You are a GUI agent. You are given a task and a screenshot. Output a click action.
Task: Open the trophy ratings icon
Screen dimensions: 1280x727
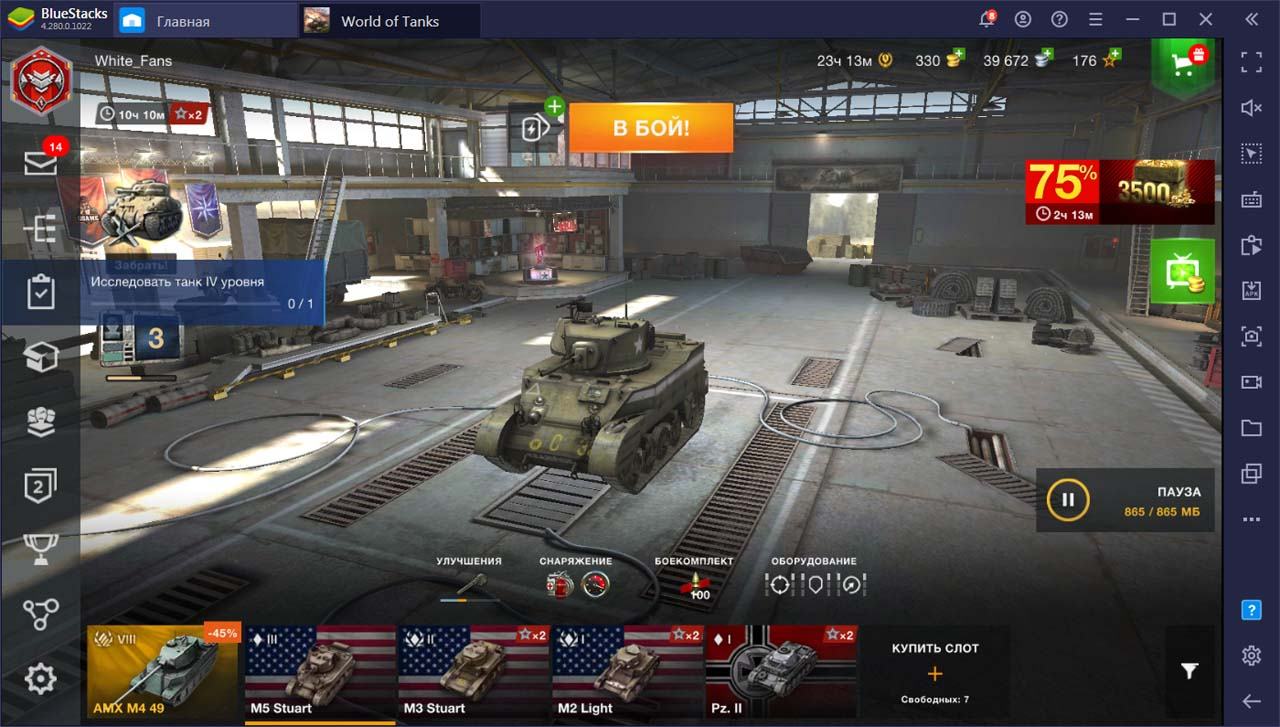pos(41,548)
